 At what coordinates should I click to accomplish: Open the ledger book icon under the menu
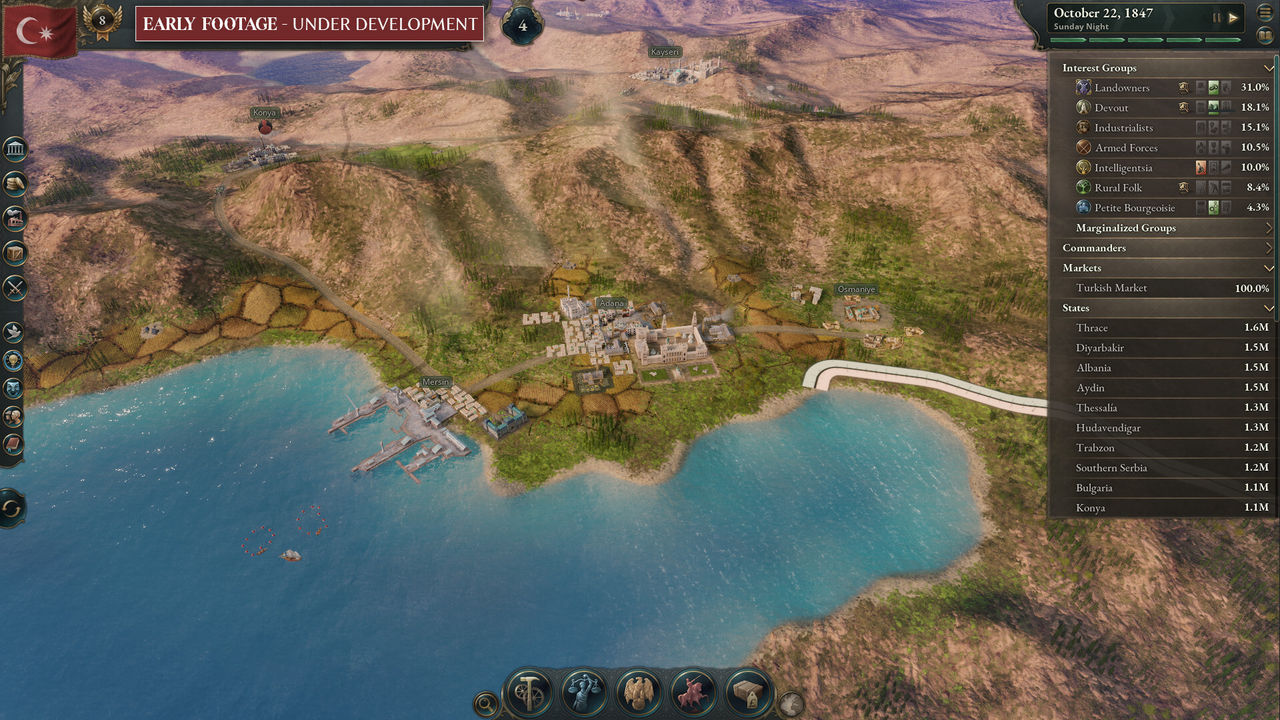tap(1266, 36)
